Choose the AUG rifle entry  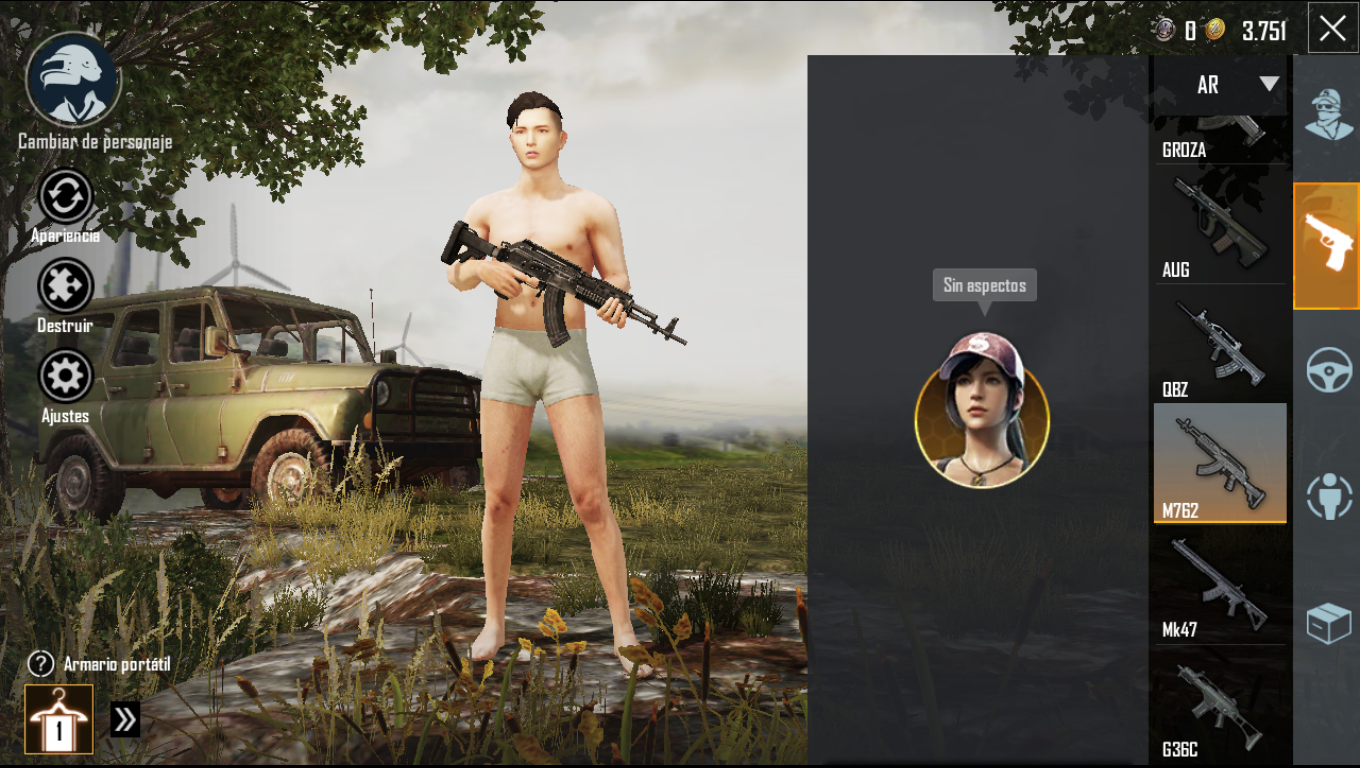pos(1220,225)
